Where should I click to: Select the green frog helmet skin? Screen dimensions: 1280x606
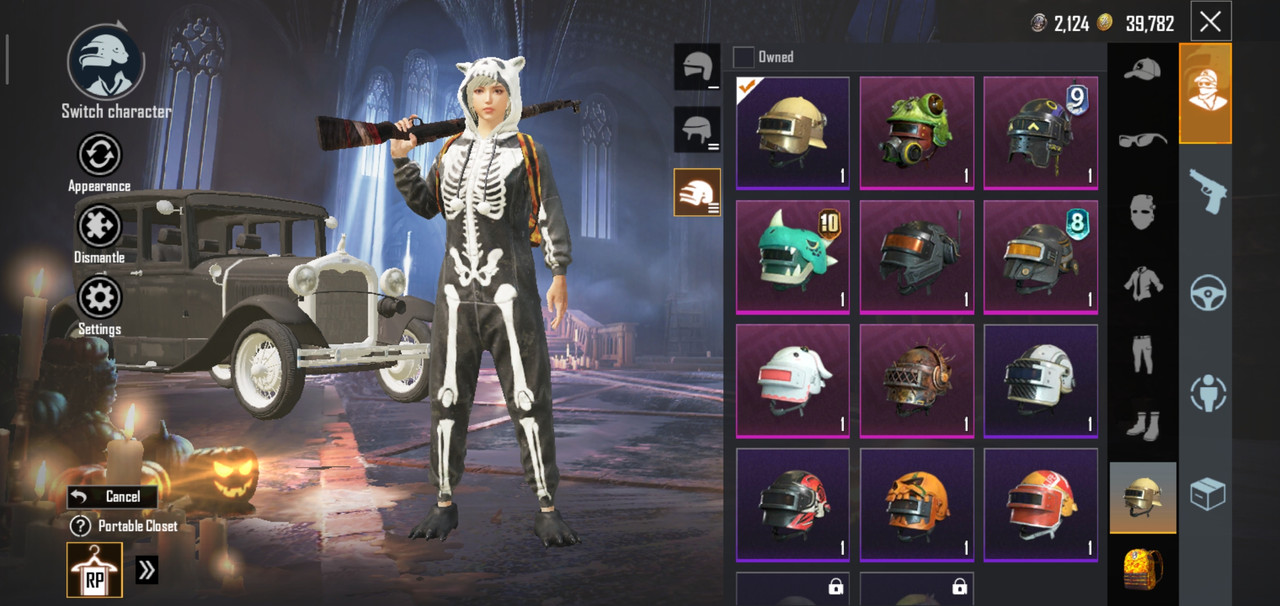(x=916, y=133)
